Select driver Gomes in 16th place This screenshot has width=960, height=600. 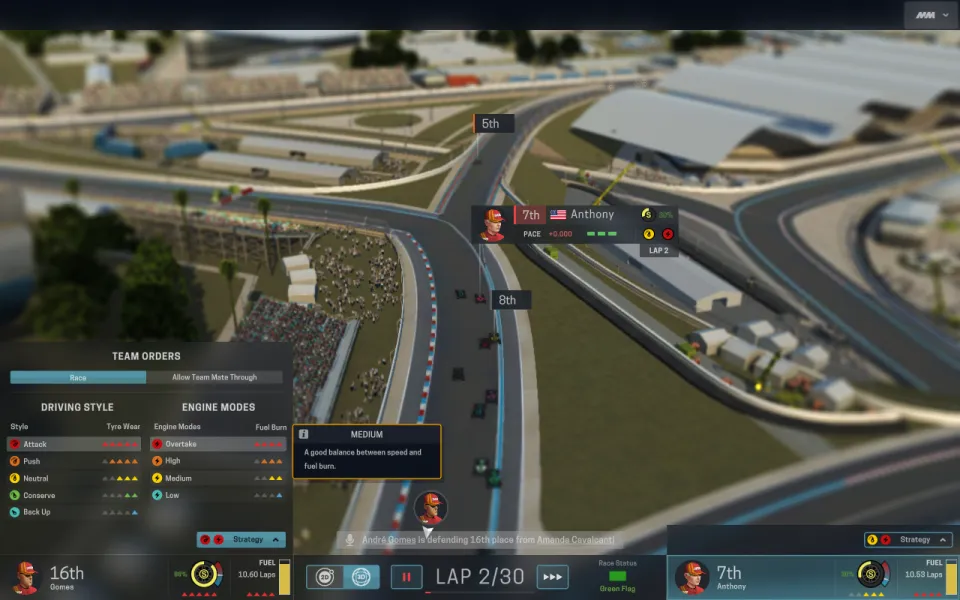(x=60, y=577)
